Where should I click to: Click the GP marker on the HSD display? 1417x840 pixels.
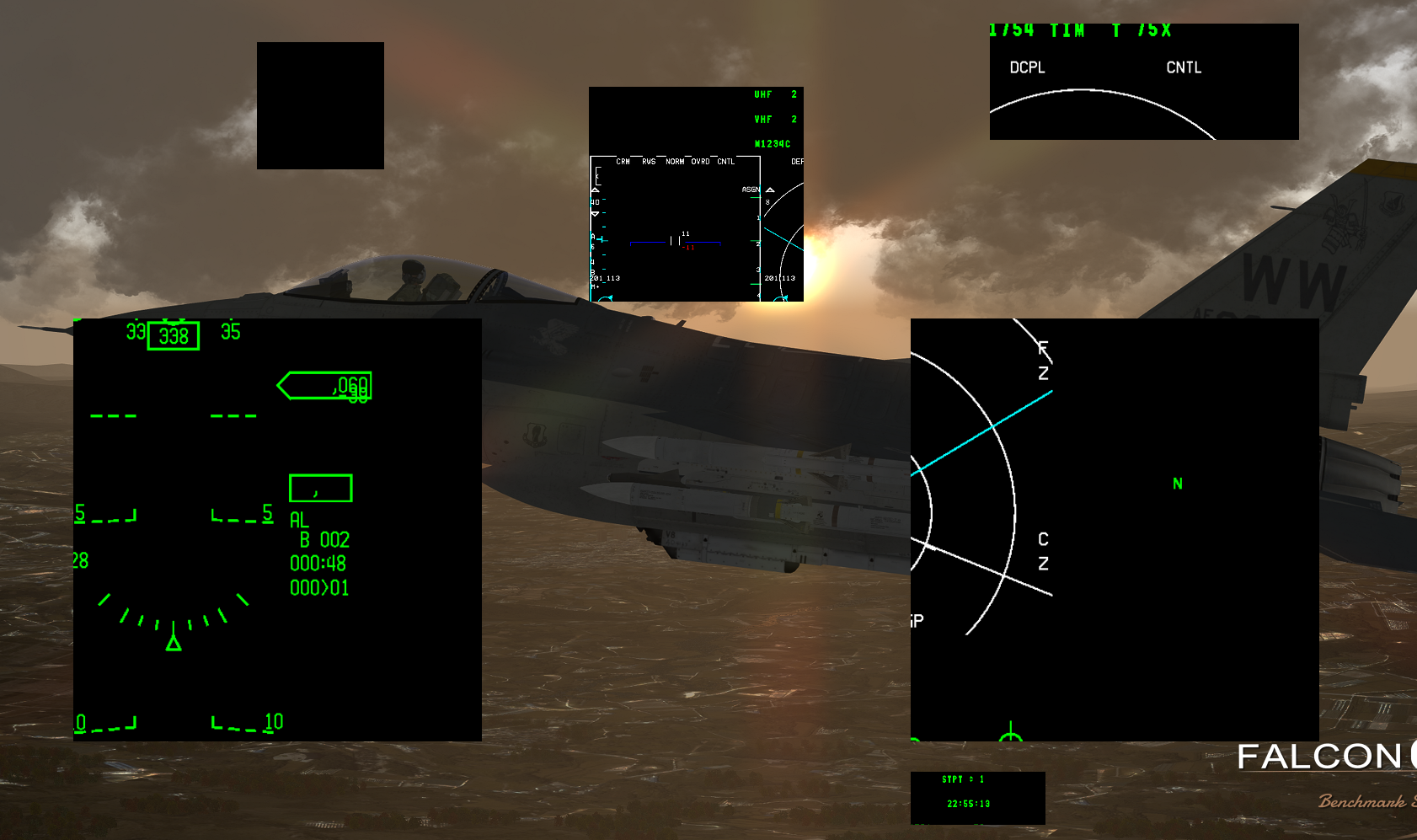pyautogui.click(x=916, y=621)
